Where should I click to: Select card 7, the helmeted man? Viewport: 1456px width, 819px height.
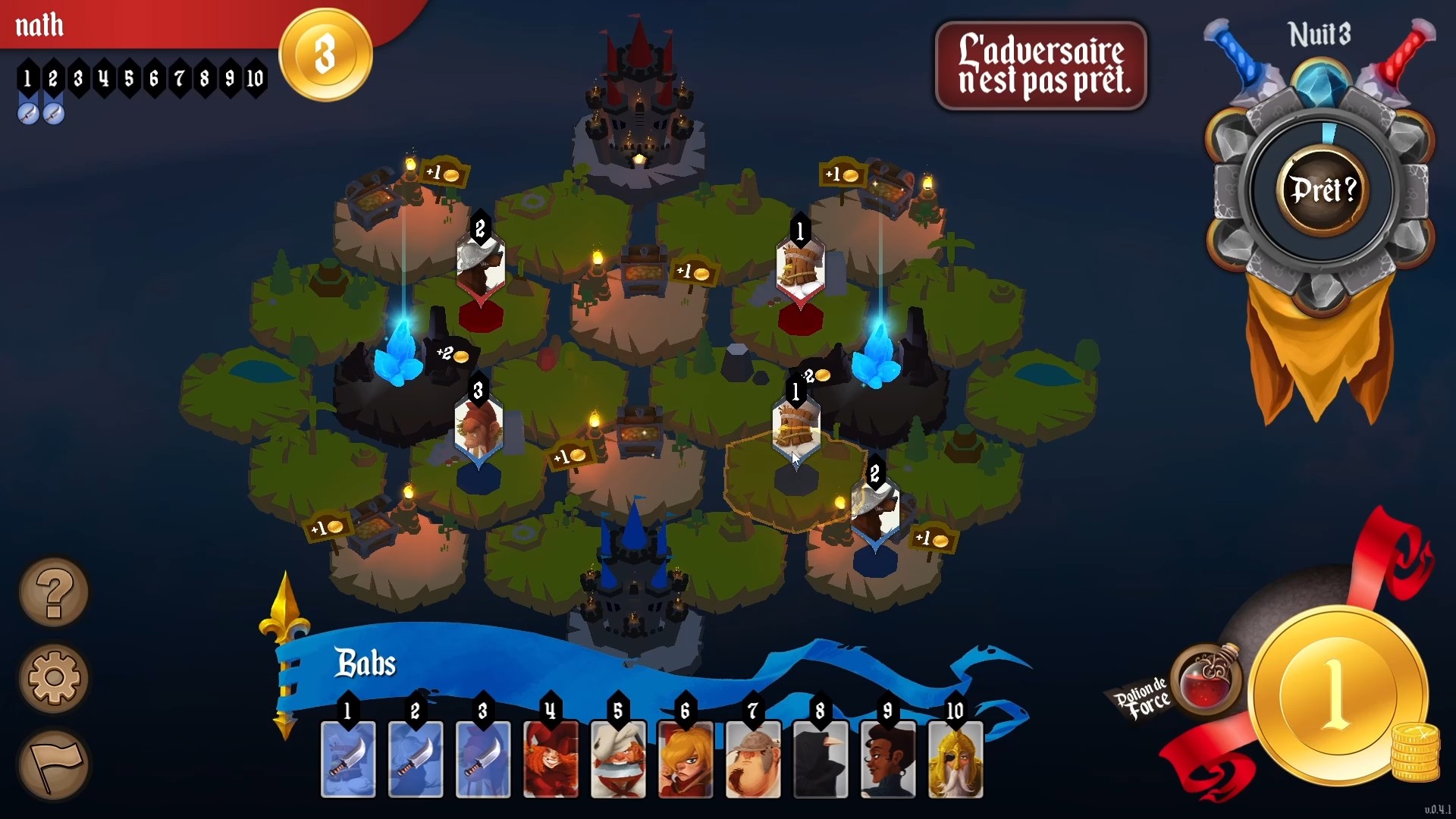point(753,759)
